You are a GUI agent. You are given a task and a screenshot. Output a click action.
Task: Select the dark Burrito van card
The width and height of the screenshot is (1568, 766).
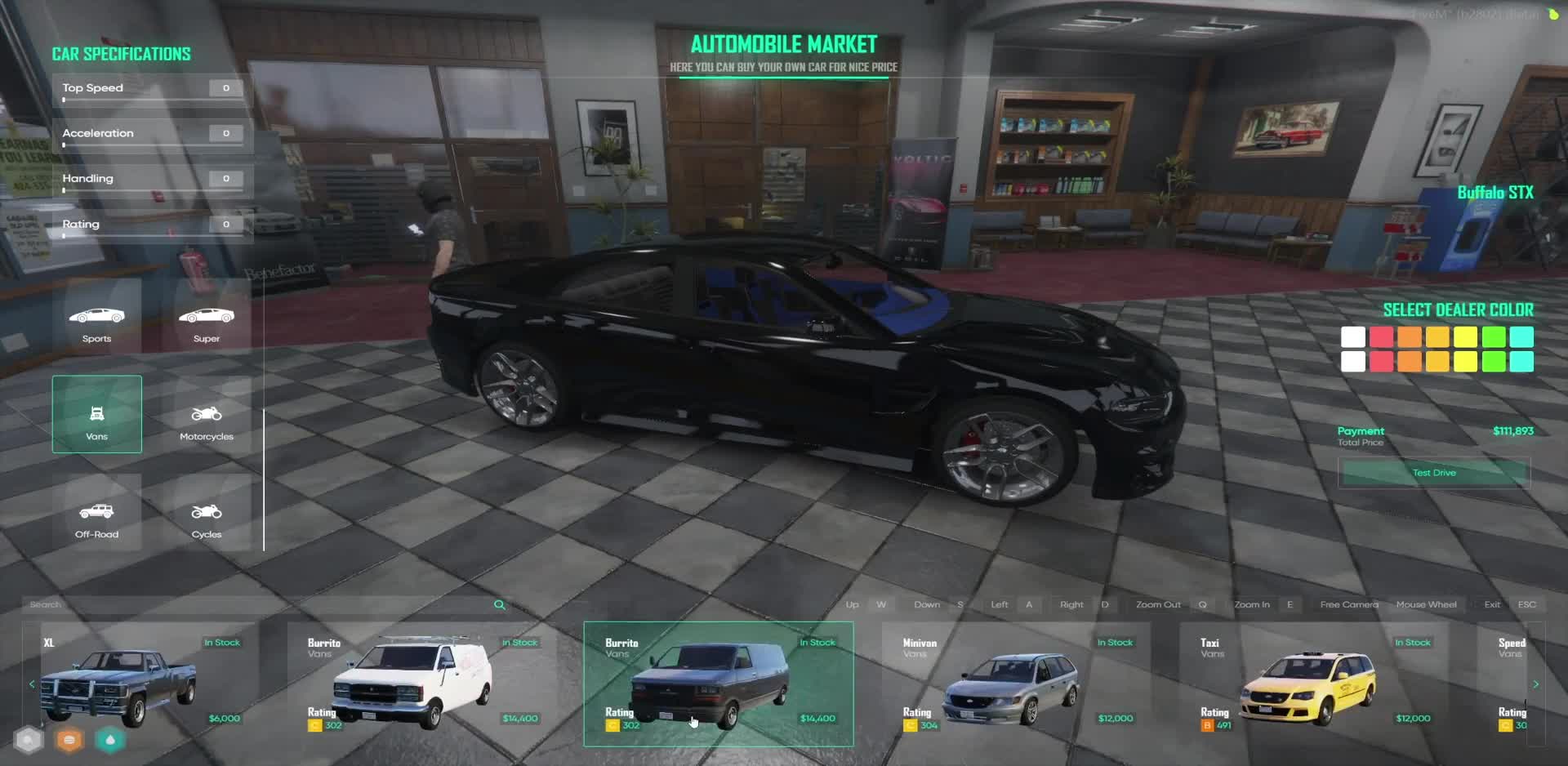[719, 684]
